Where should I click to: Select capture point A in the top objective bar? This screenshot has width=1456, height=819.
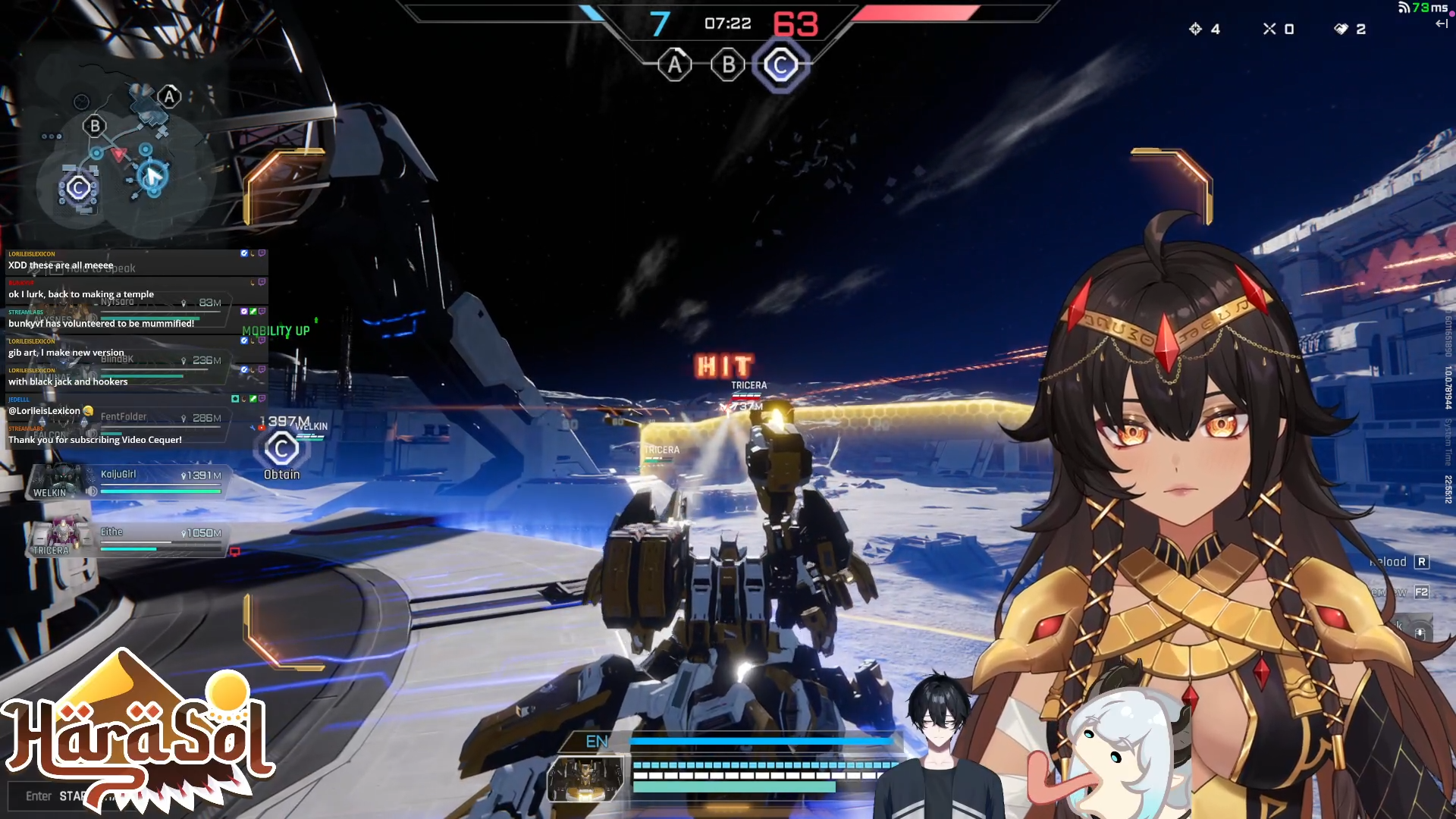pos(675,65)
